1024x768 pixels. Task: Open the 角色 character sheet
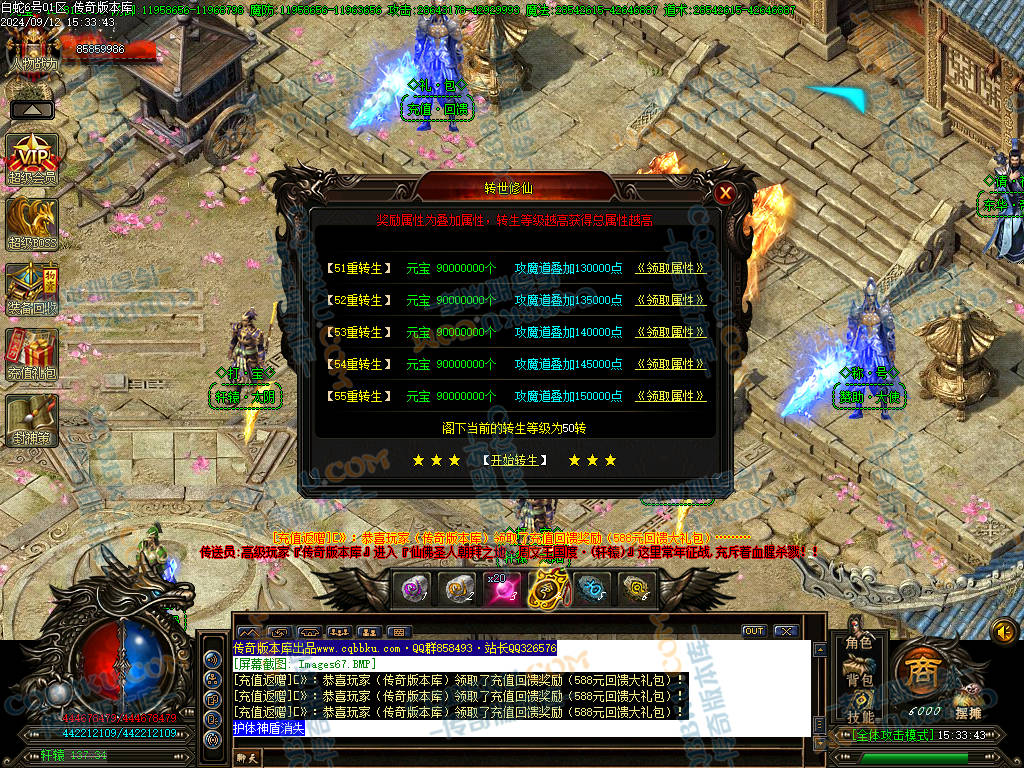click(x=859, y=643)
